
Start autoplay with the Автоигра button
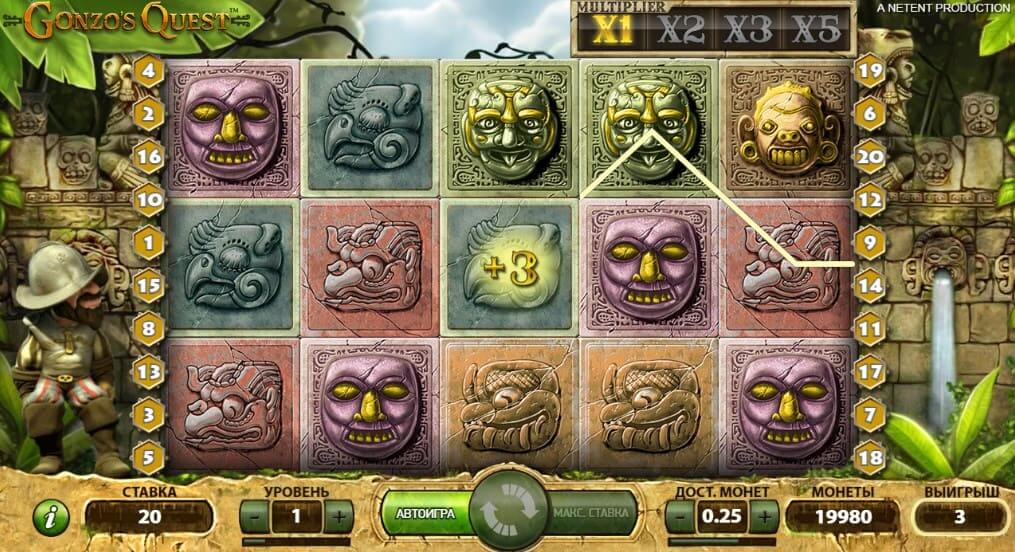coord(426,514)
